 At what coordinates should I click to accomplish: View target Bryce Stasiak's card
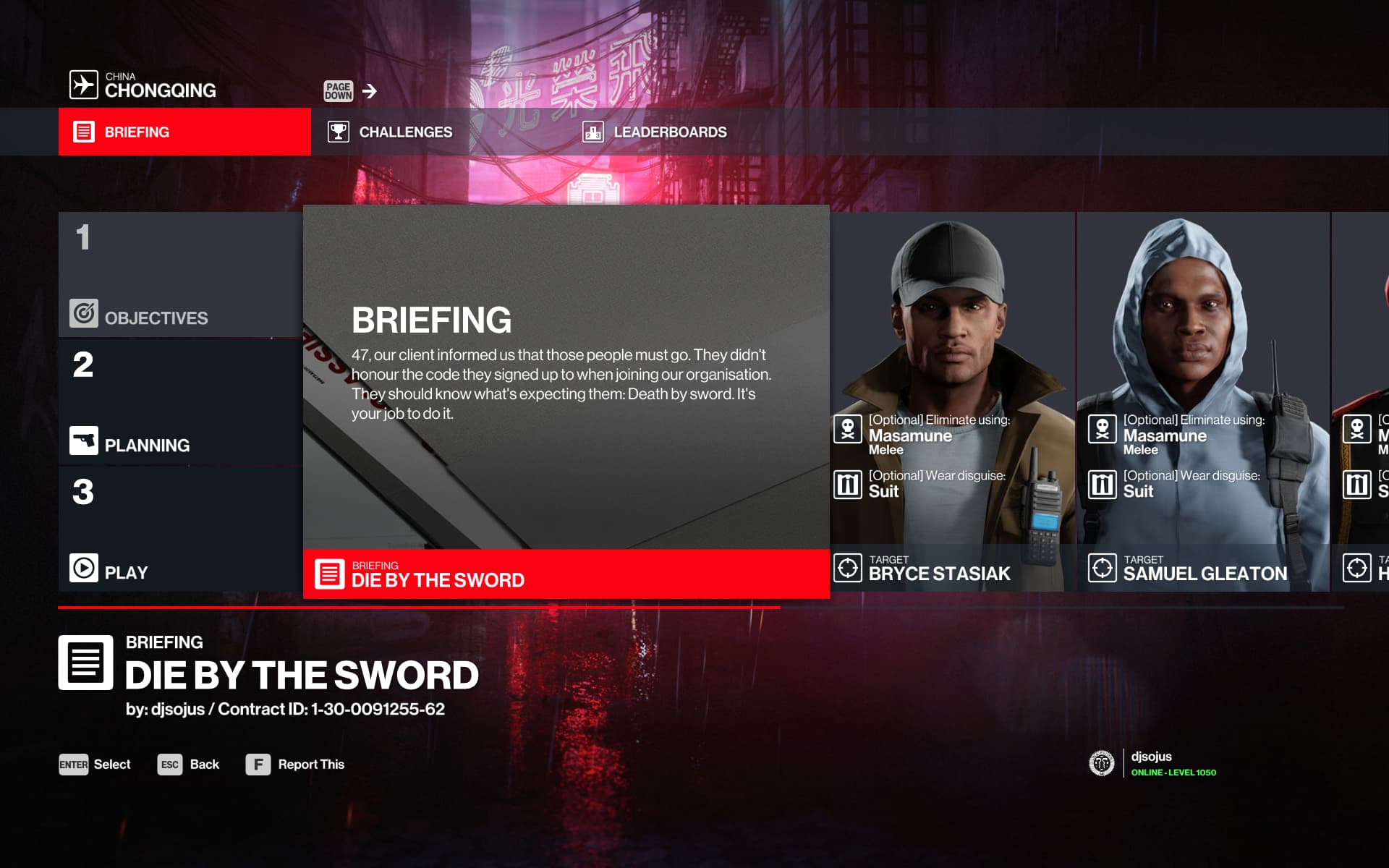pos(952,402)
